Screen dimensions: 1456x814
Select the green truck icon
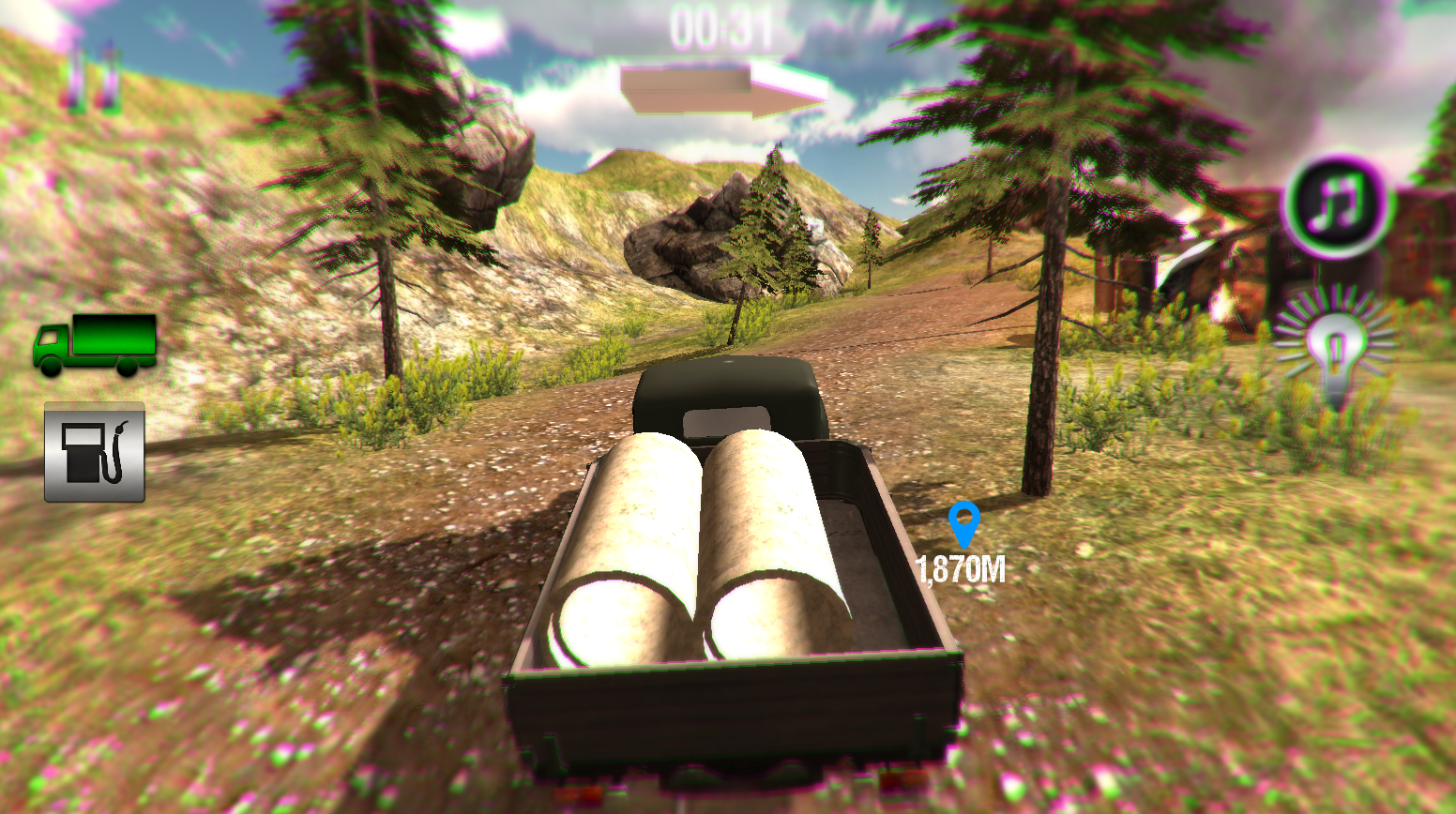pos(95,345)
